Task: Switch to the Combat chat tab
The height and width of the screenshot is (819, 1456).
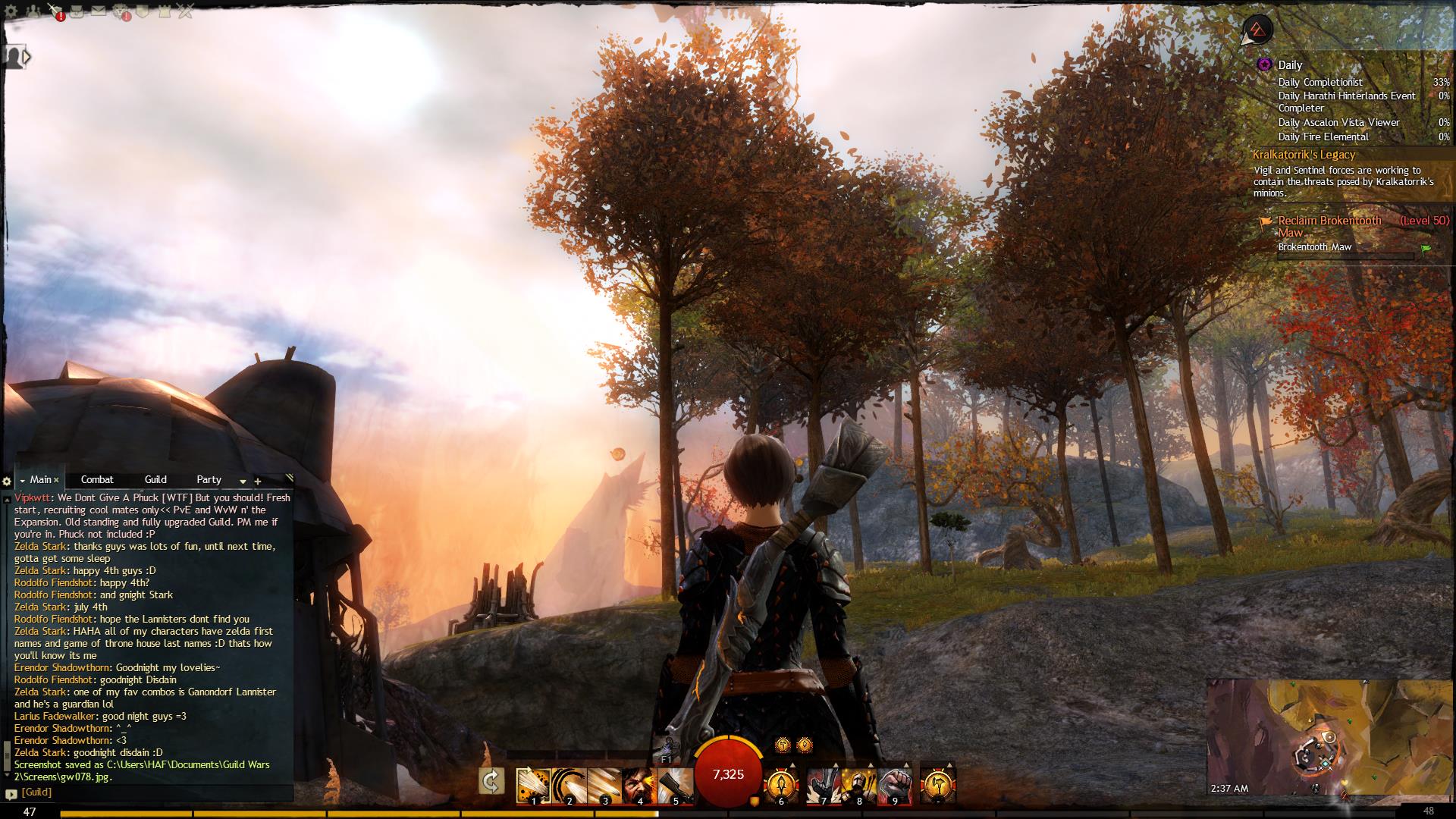Action: (x=97, y=479)
